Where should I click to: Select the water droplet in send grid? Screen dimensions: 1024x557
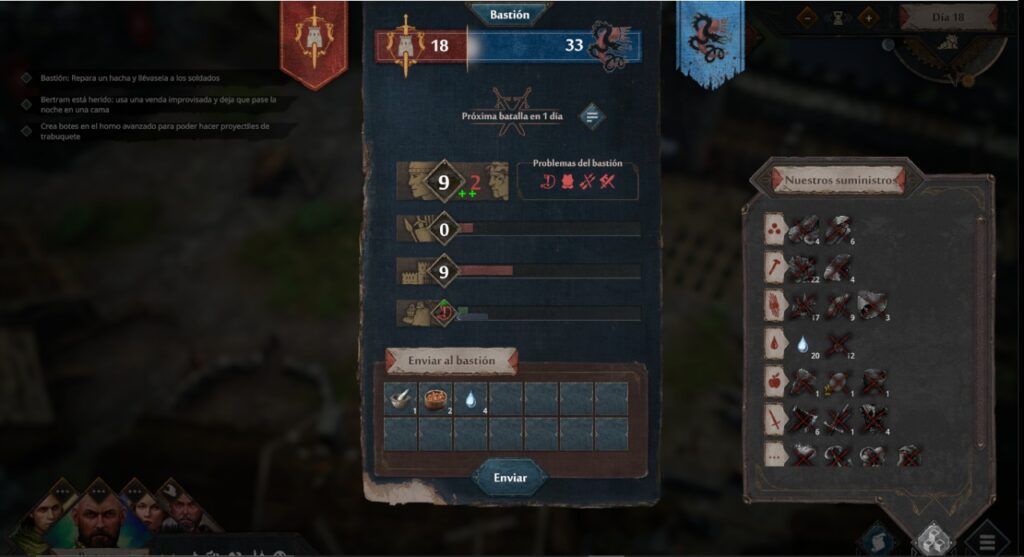pos(471,397)
